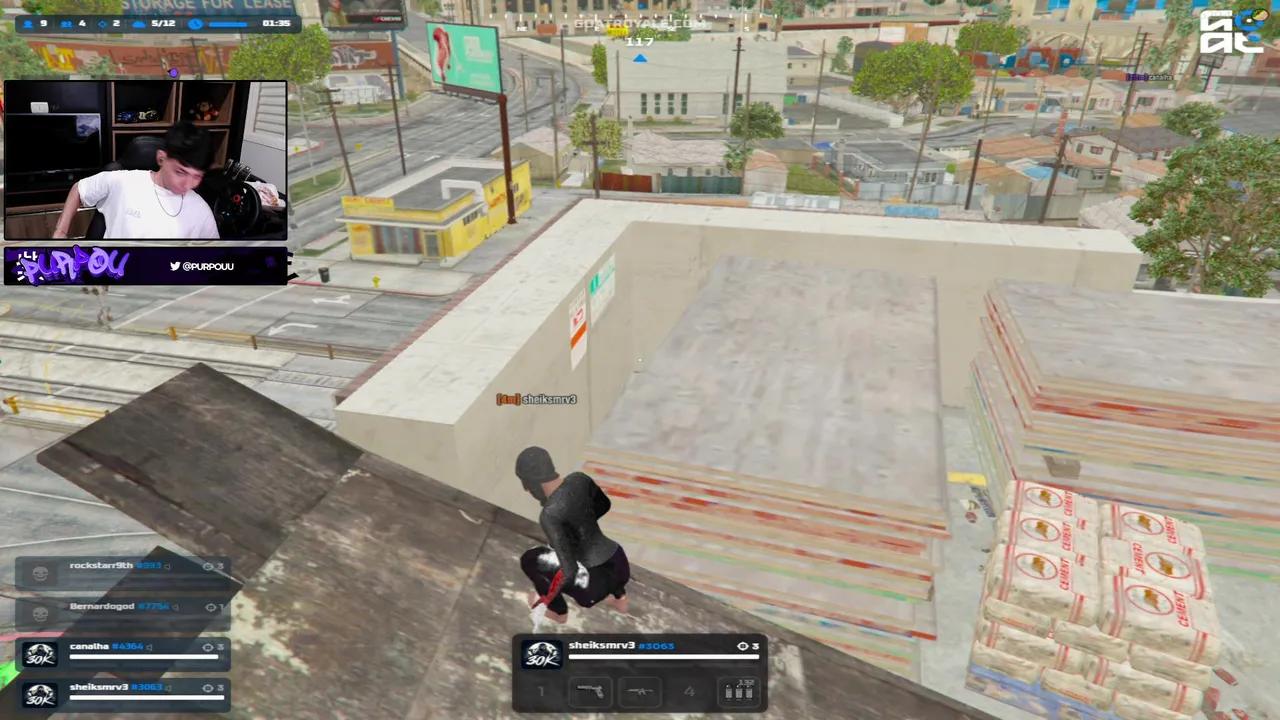This screenshot has height=720, width=1280.
Task: Select the pistol weapon slot icon
Action: (x=590, y=690)
